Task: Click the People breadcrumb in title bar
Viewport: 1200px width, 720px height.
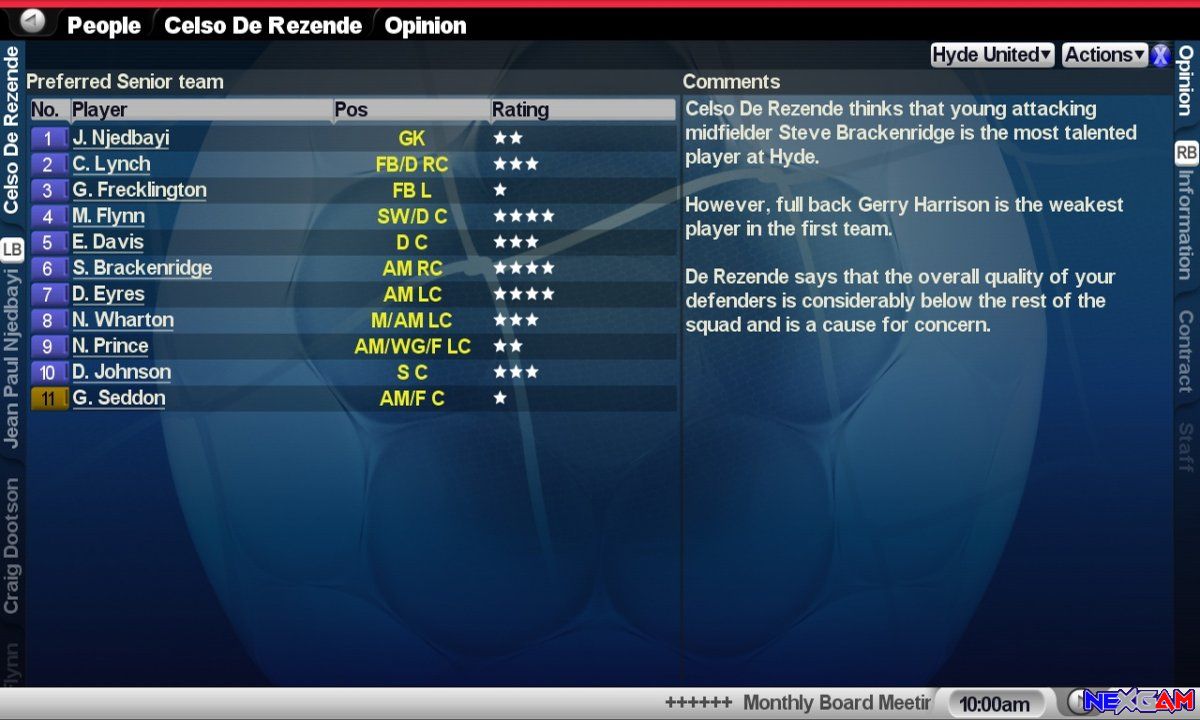Action: click(x=103, y=26)
